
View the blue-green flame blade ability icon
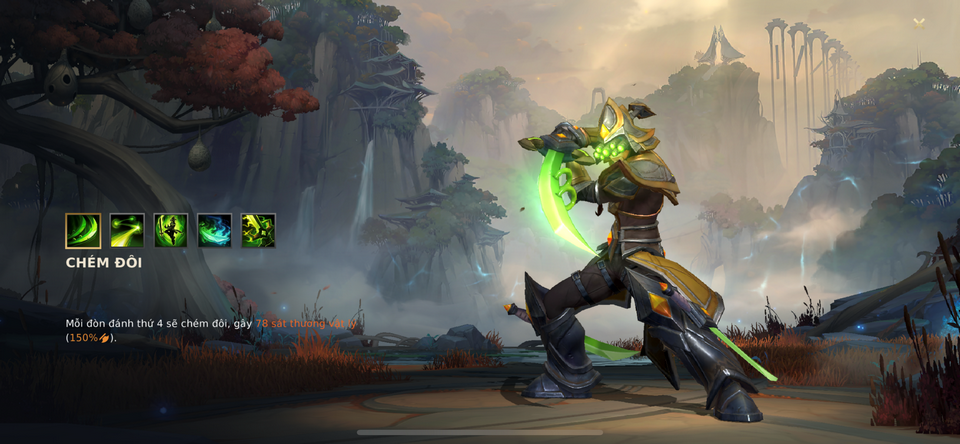pyautogui.click(x=214, y=230)
